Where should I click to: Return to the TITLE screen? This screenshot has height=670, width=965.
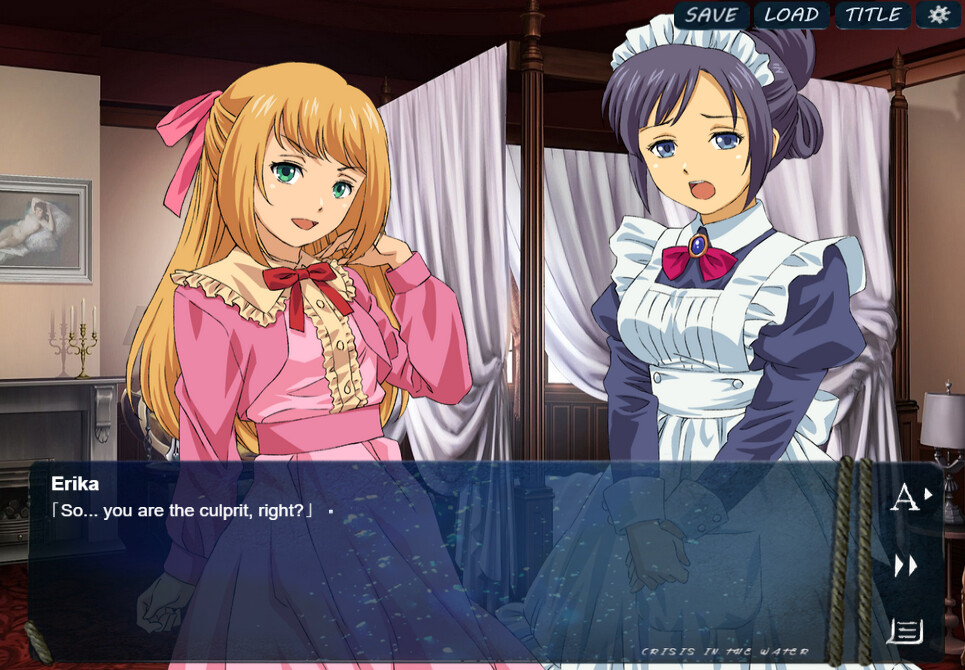tap(873, 15)
